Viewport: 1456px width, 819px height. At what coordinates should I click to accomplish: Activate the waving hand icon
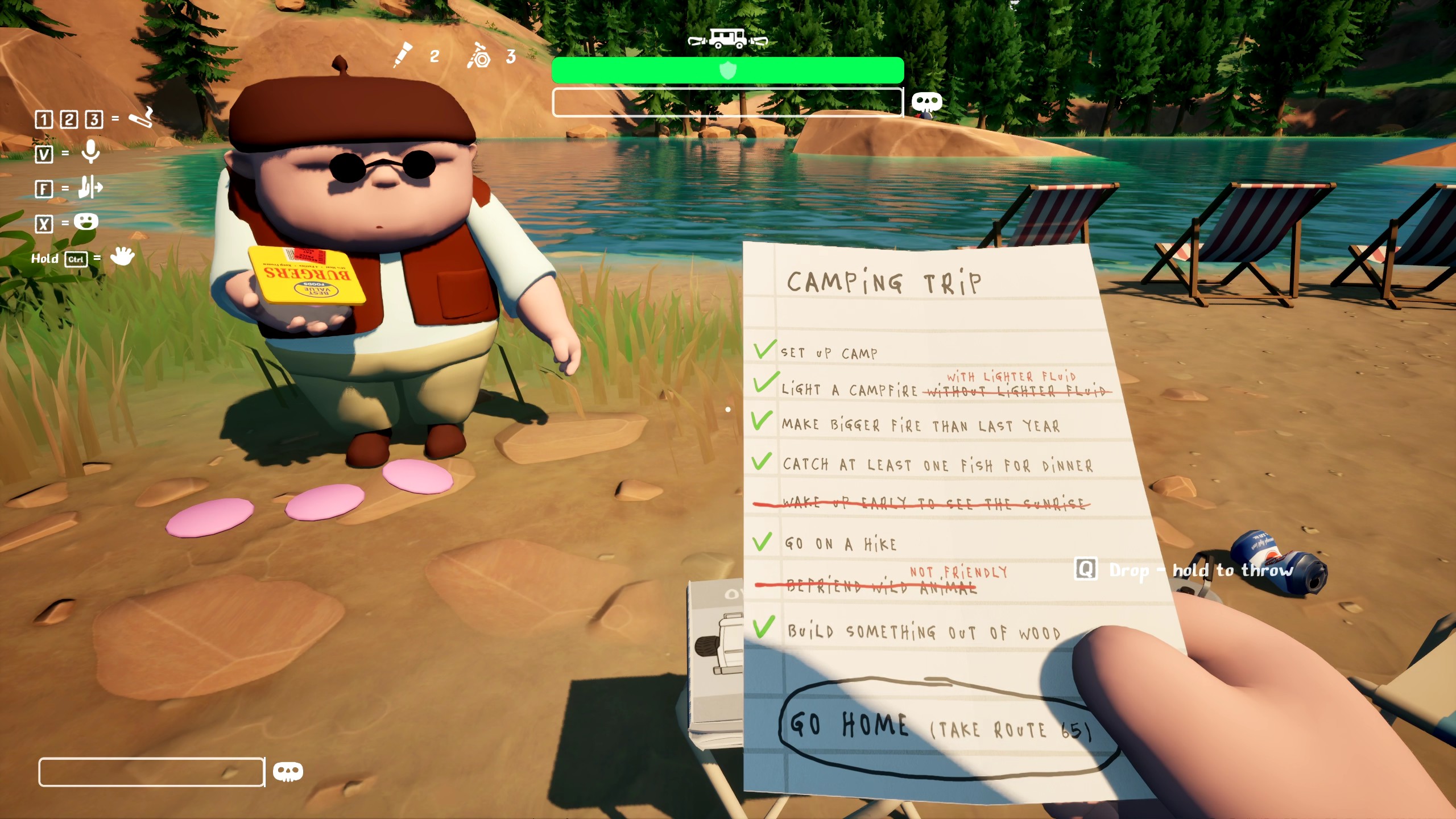pyautogui.click(x=122, y=257)
